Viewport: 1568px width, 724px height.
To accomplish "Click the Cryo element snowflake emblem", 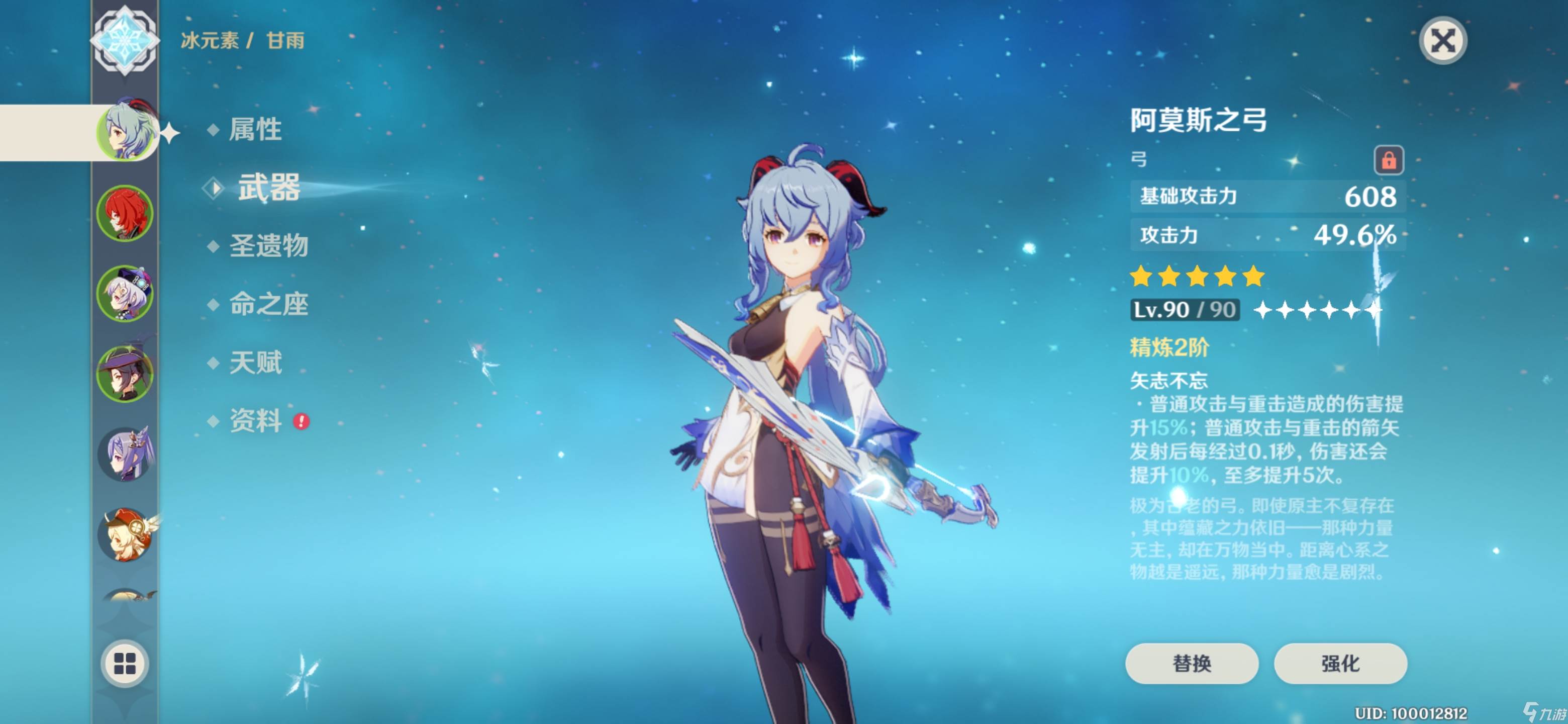I will pyautogui.click(x=125, y=40).
